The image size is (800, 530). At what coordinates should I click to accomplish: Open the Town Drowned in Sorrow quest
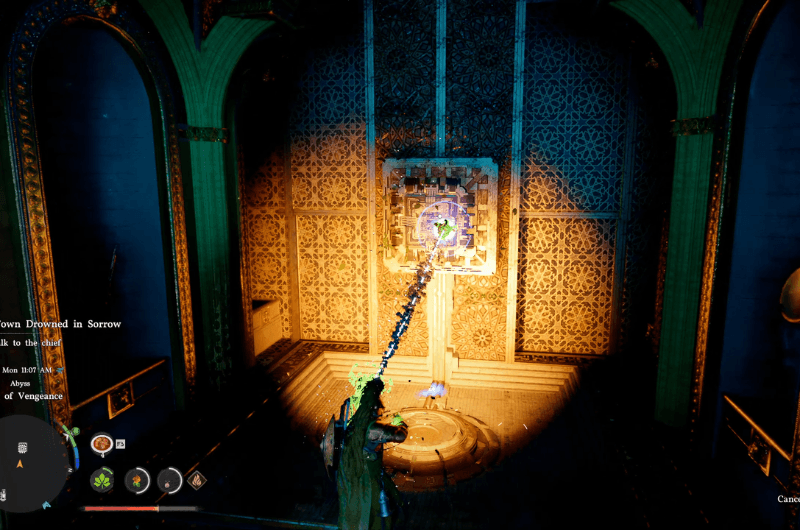tap(60, 323)
